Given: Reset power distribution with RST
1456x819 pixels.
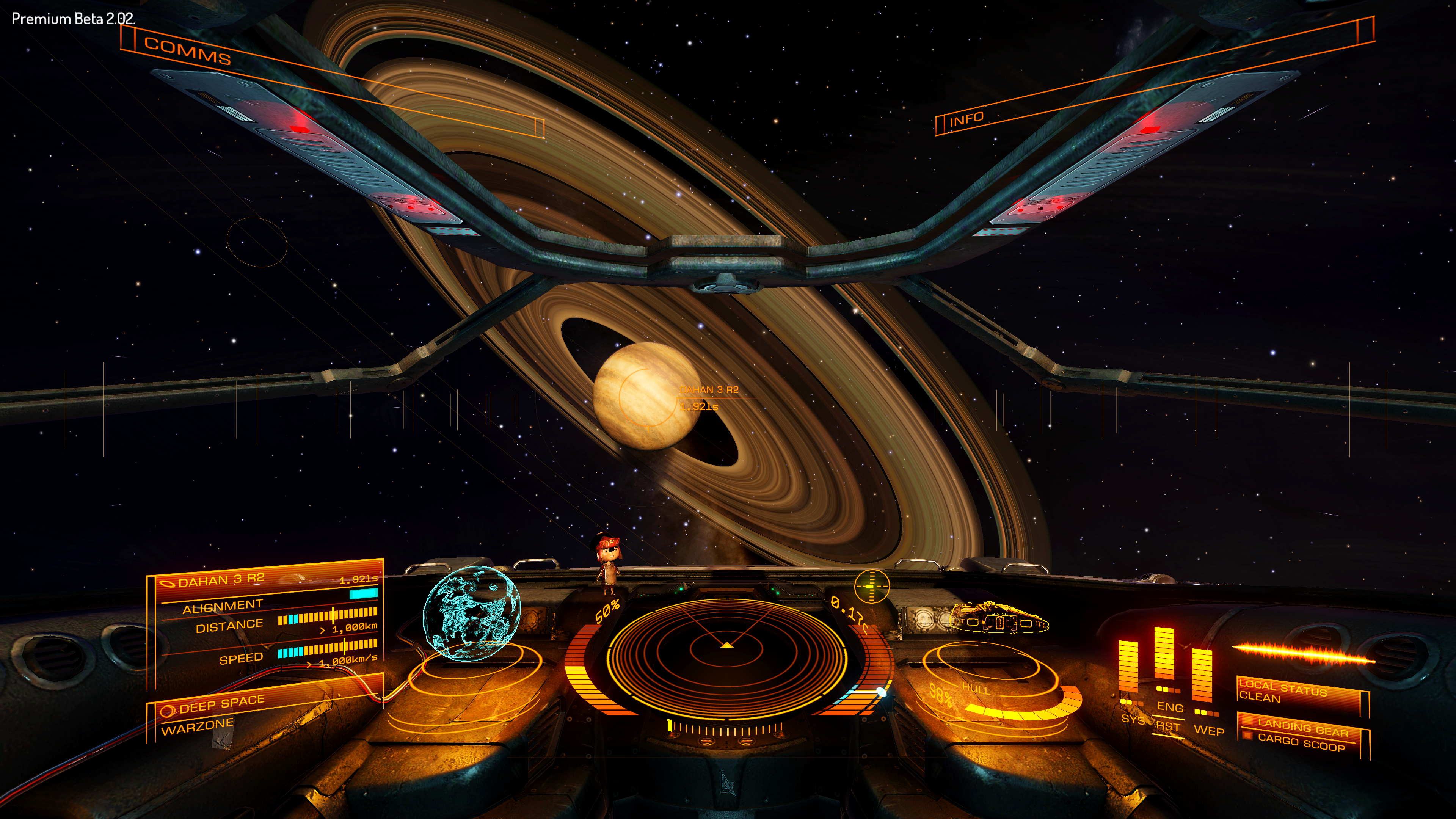Looking at the screenshot, I should coord(1168,726).
